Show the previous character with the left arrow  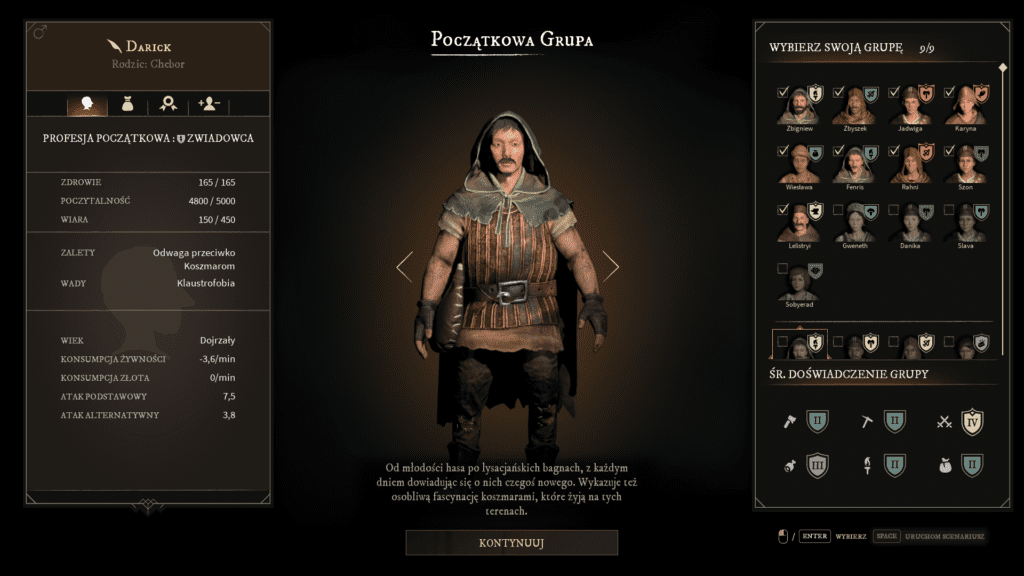(404, 266)
